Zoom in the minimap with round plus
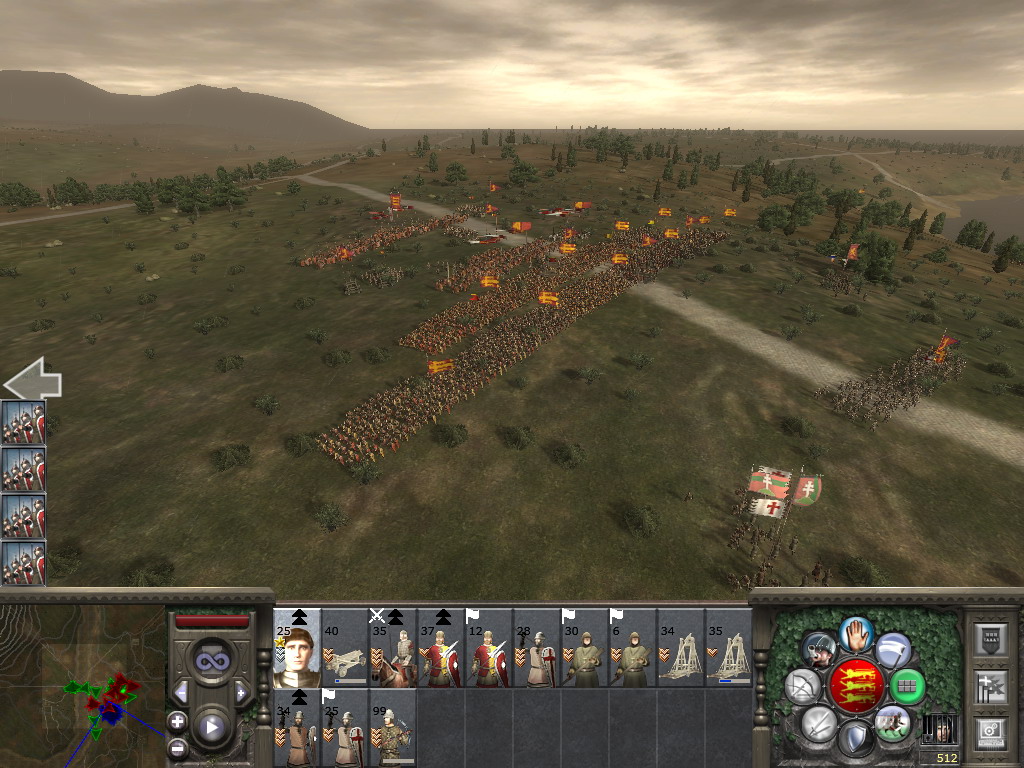 [x=177, y=720]
